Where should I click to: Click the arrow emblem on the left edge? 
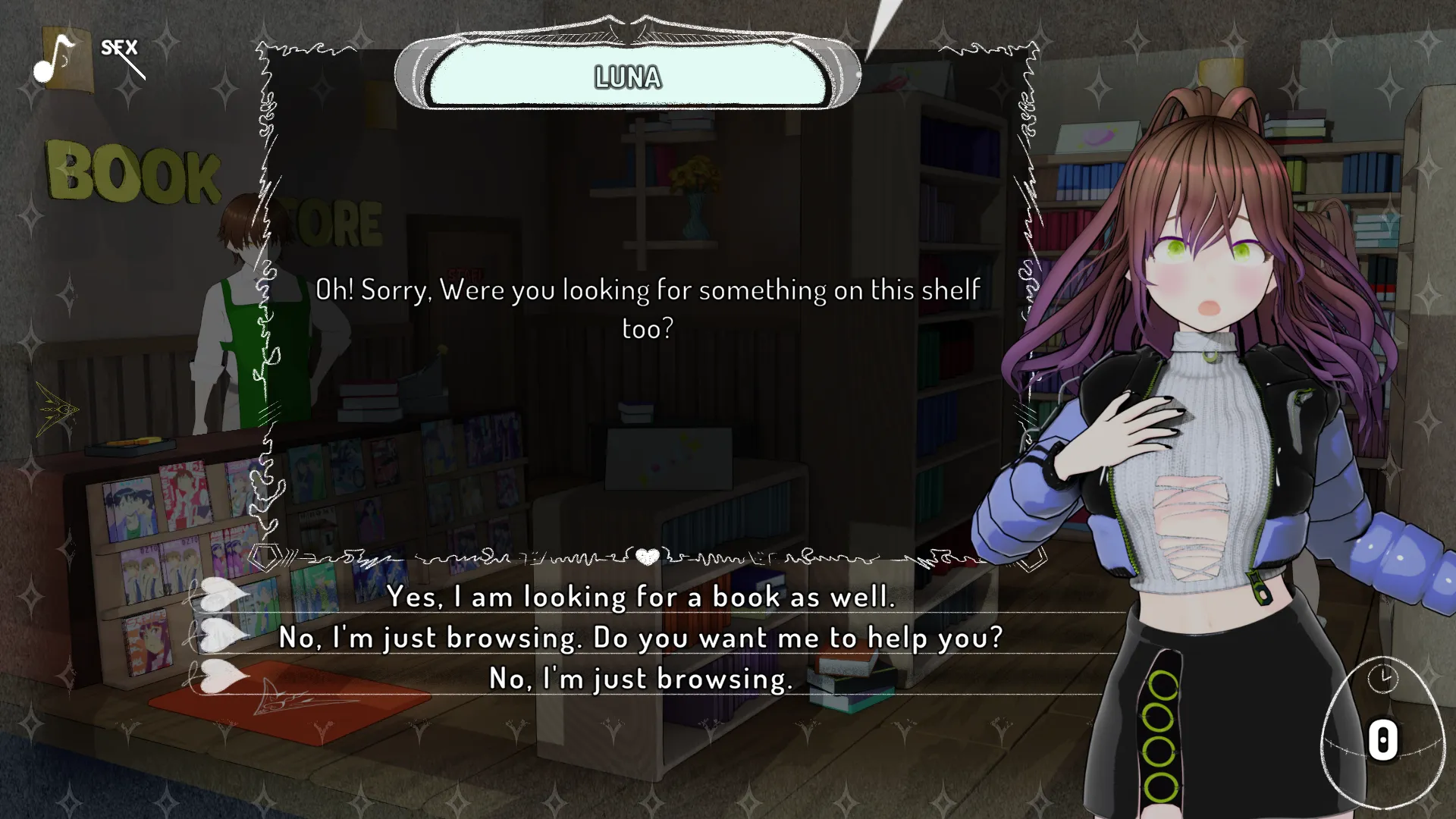pyautogui.click(x=58, y=409)
